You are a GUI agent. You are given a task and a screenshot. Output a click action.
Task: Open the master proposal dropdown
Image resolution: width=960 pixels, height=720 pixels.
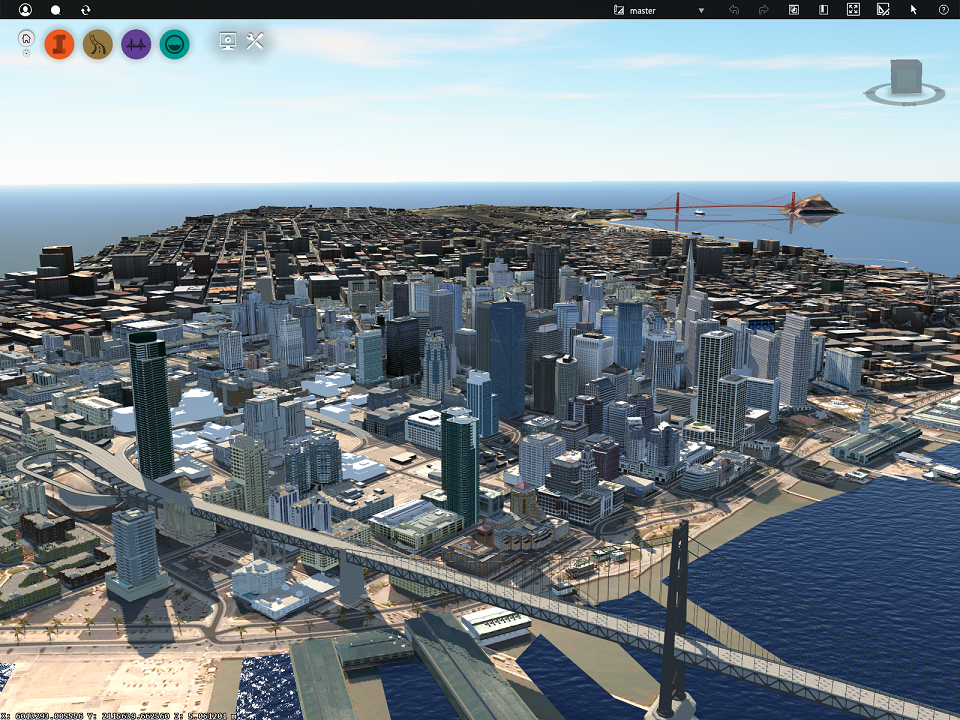tap(660, 10)
